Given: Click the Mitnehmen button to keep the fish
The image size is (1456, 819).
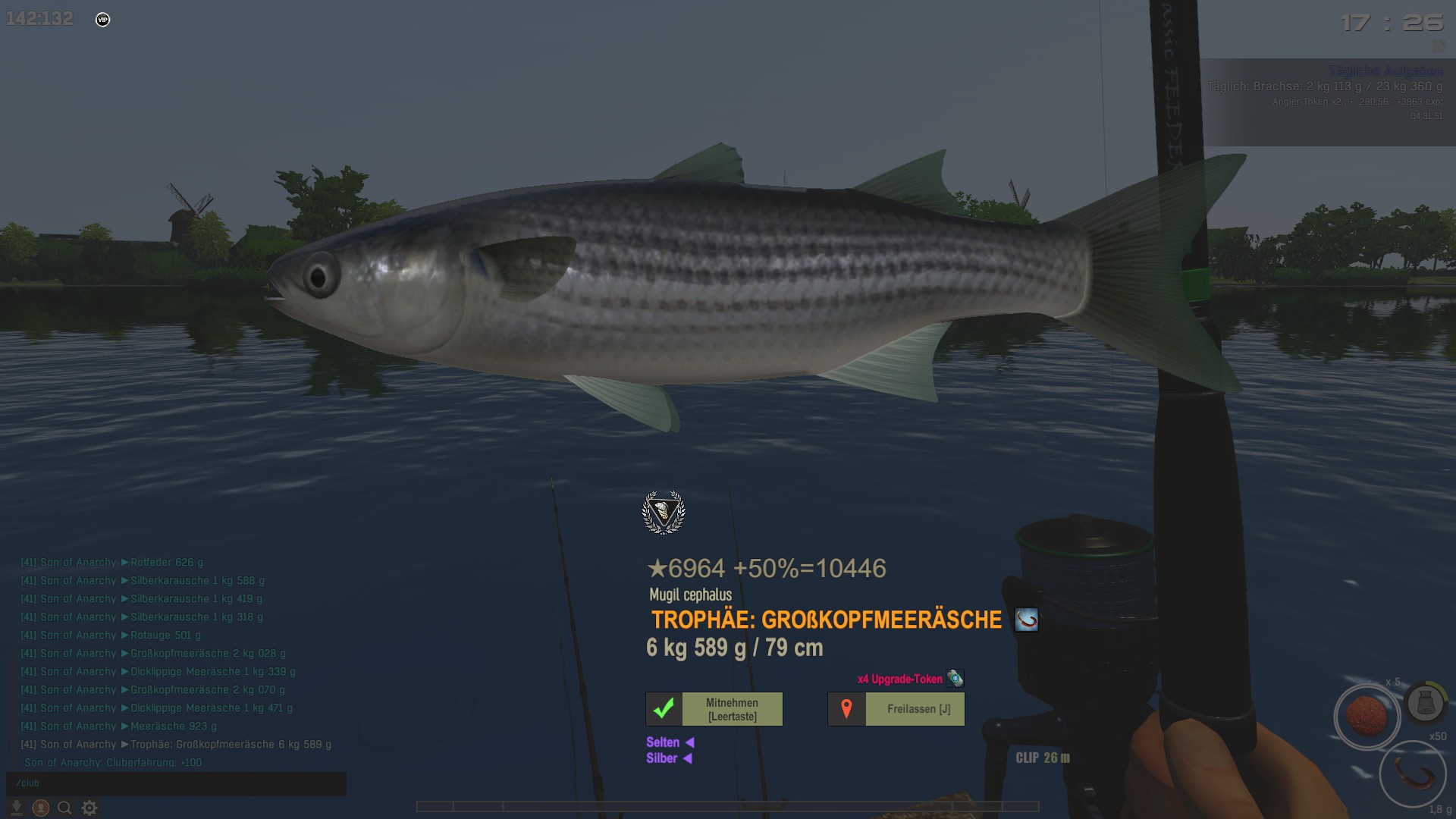Looking at the screenshot, I should [x=714, y=709].
